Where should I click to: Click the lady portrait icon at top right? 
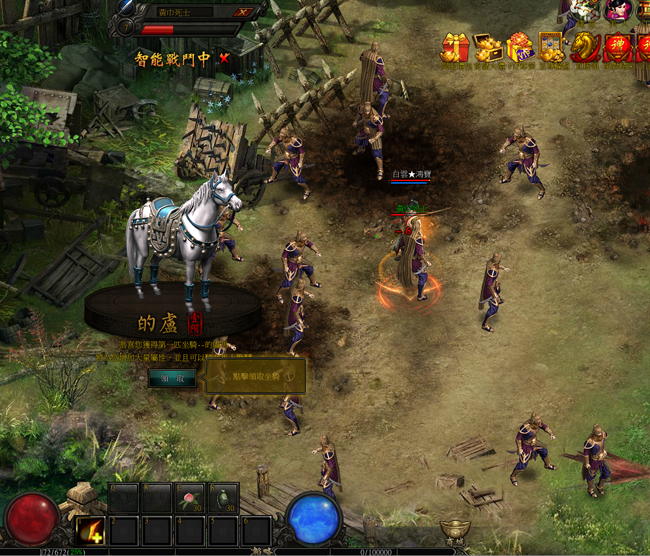click(617, 10)
